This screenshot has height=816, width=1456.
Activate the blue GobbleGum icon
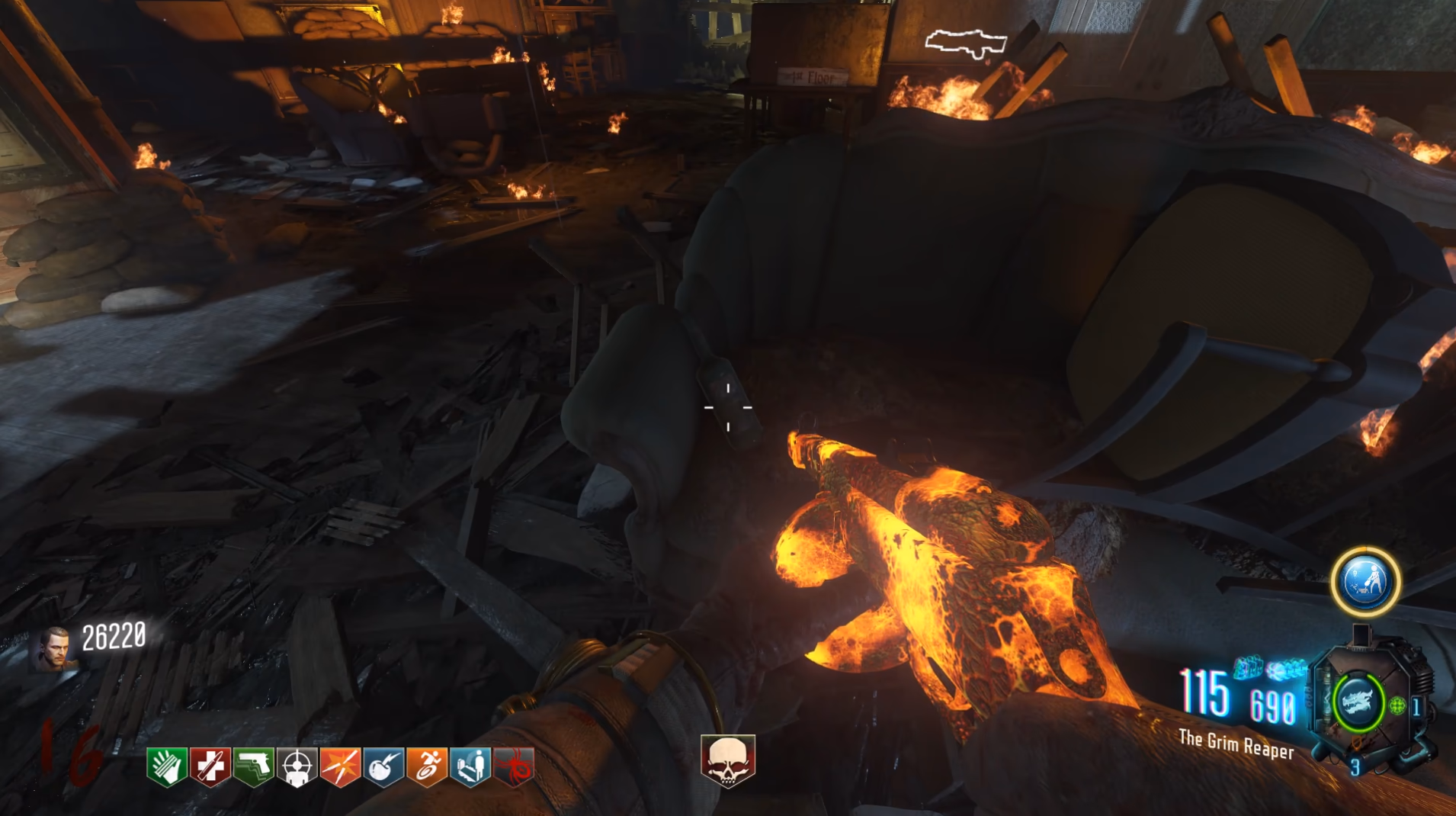(x=1365, y=582)
